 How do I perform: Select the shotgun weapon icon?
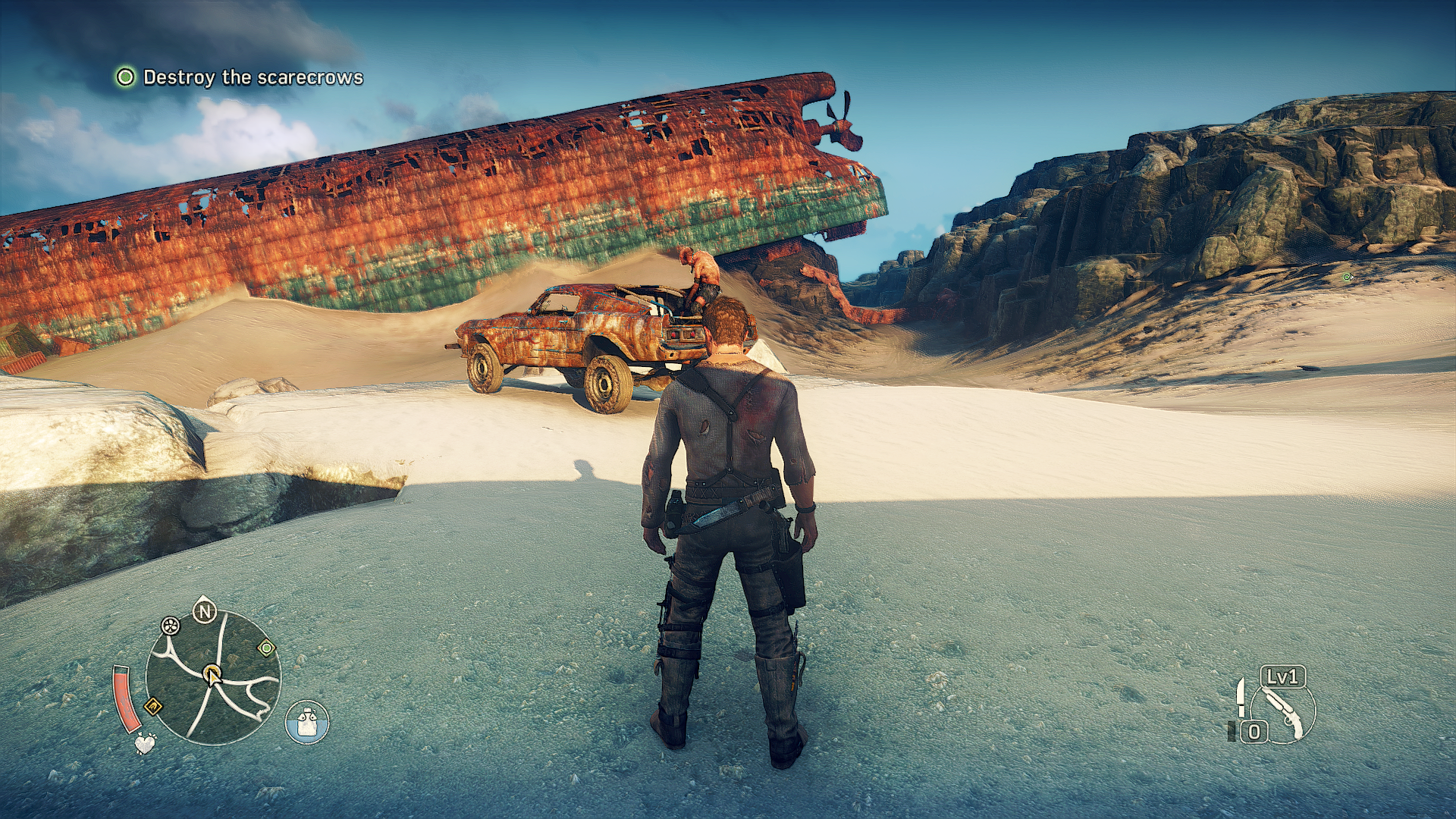(x=1284, y=713)
